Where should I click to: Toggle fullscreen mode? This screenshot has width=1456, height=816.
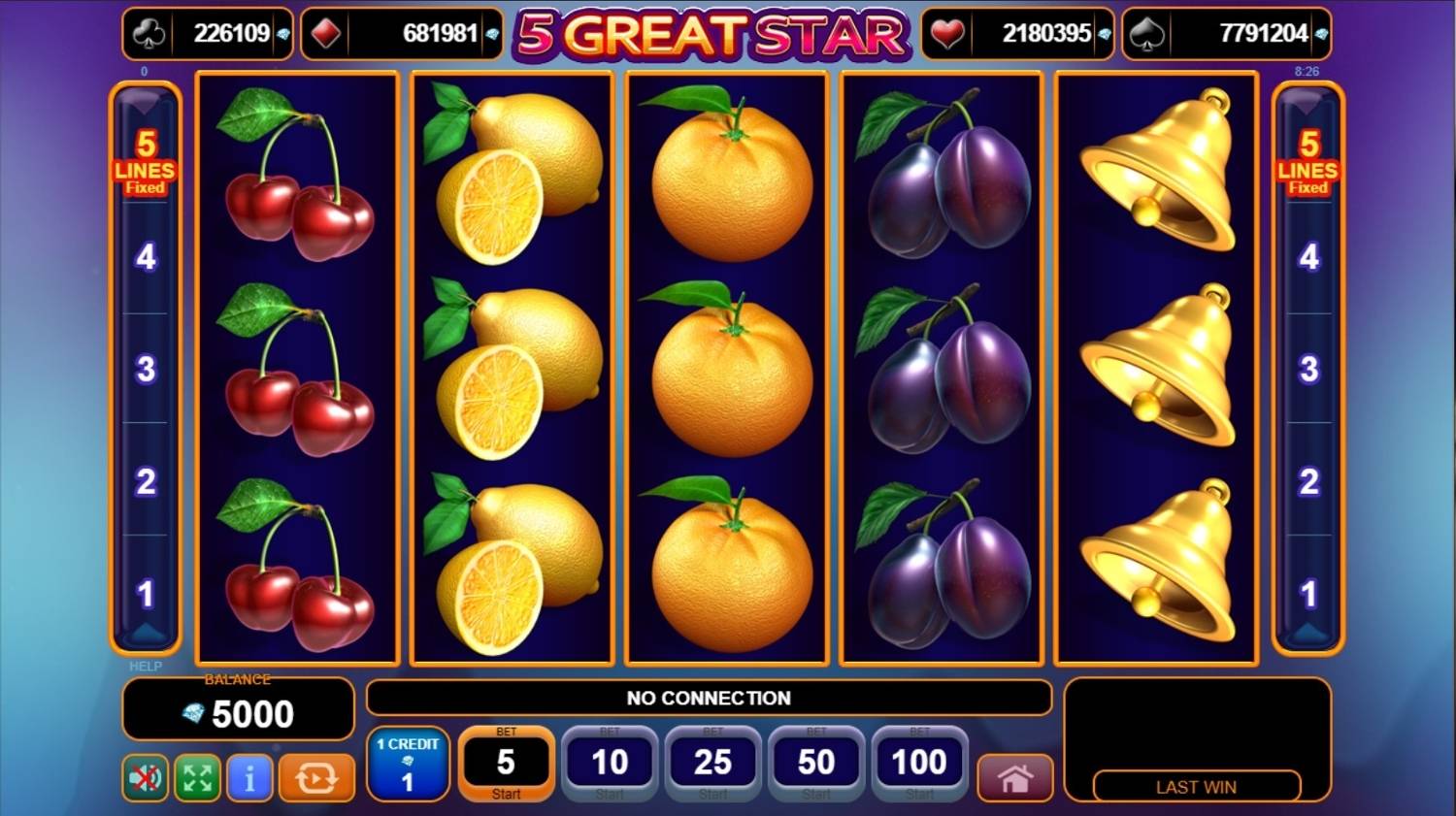[196, 777]
